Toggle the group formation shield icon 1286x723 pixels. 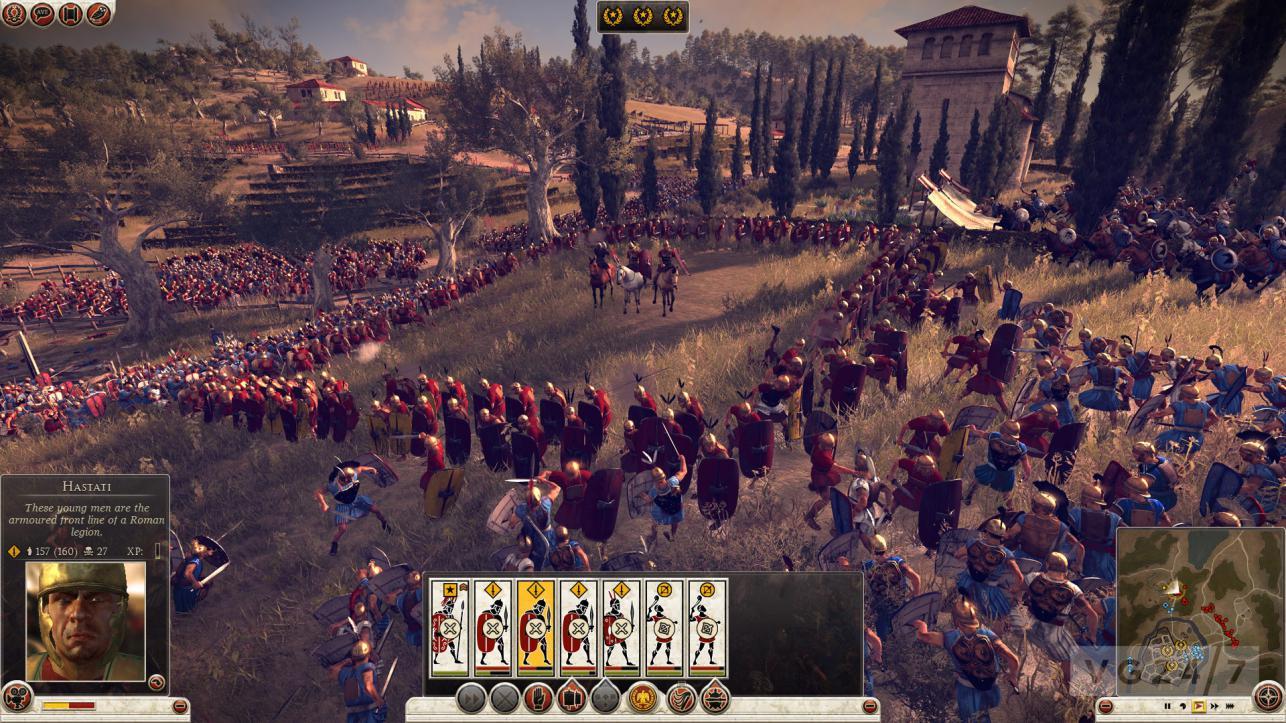pyautogui.click(x=571, y=700)
